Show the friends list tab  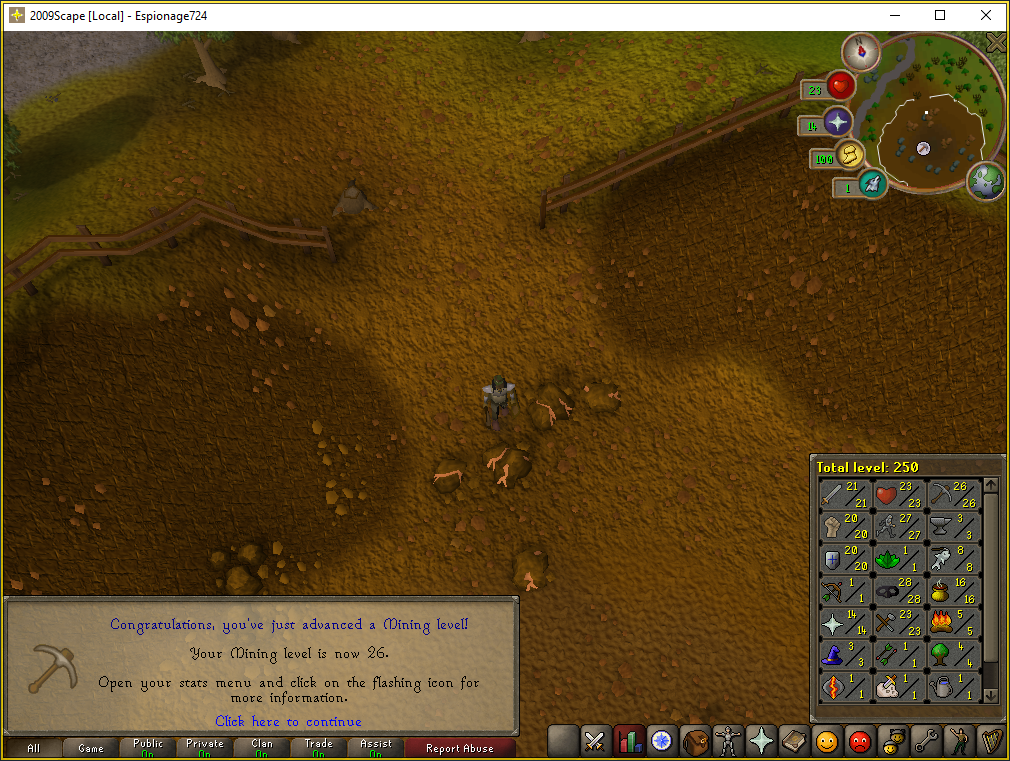point(826,741)
